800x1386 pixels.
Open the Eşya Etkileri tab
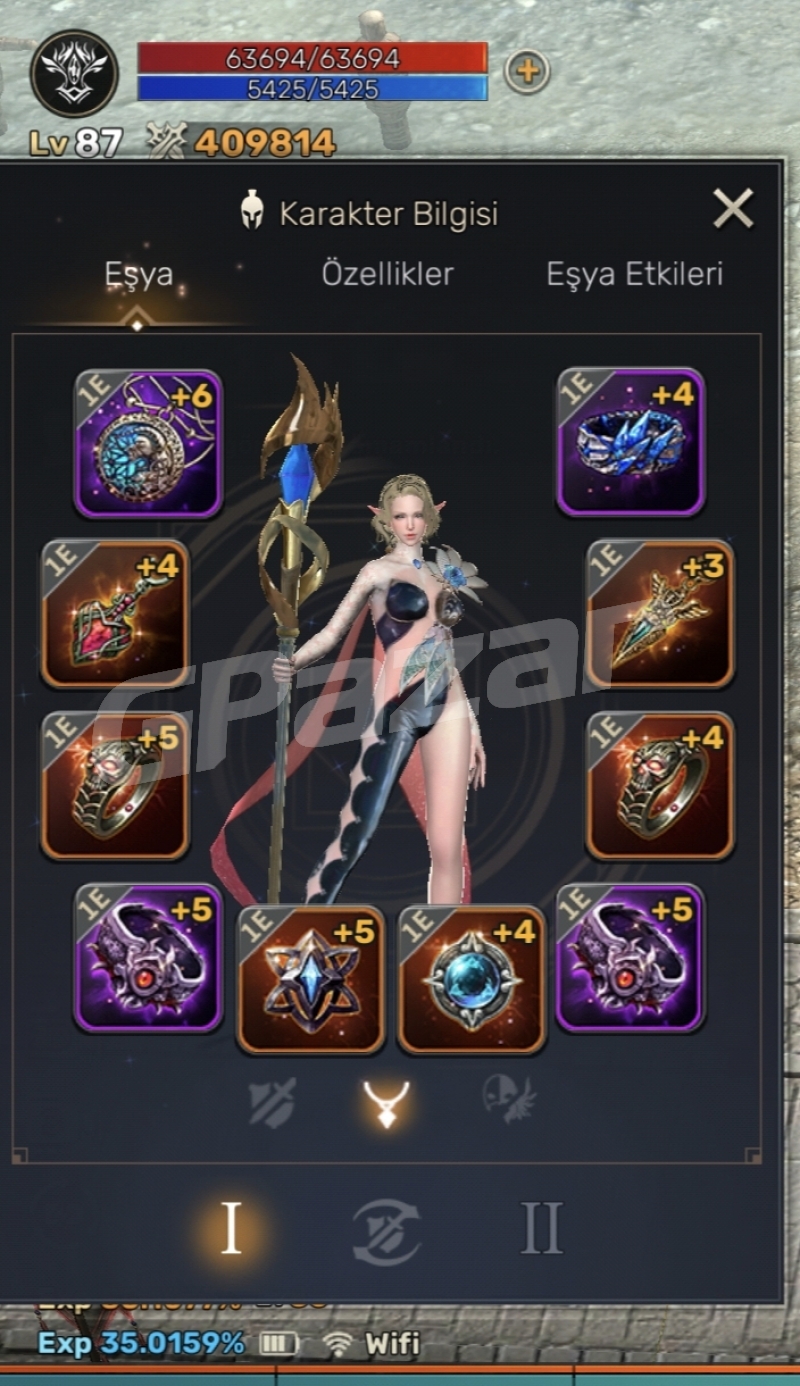[x=634, y=274]
